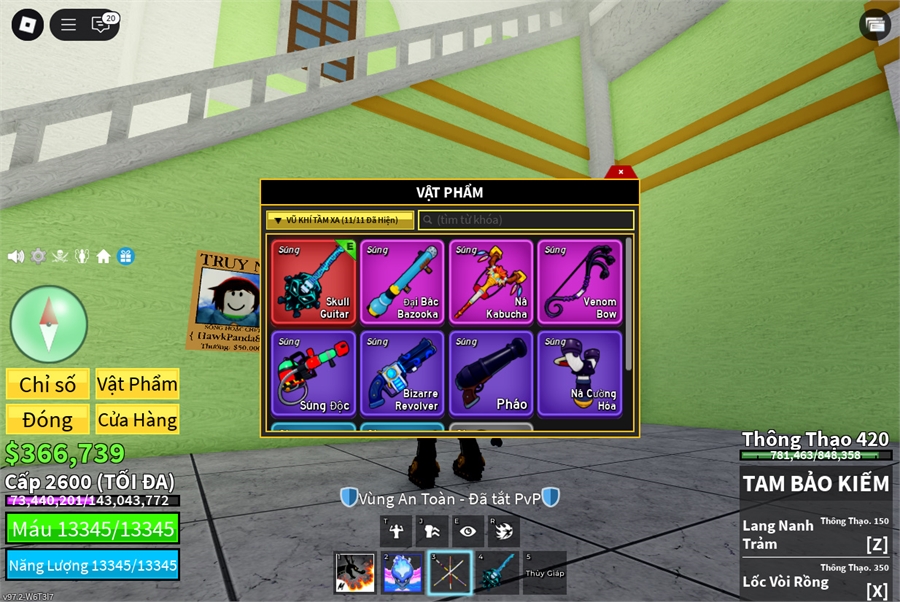Select the Súng Độc item
Screen dimensions: 900x602
pyautogui.click(x=313, y=373)
